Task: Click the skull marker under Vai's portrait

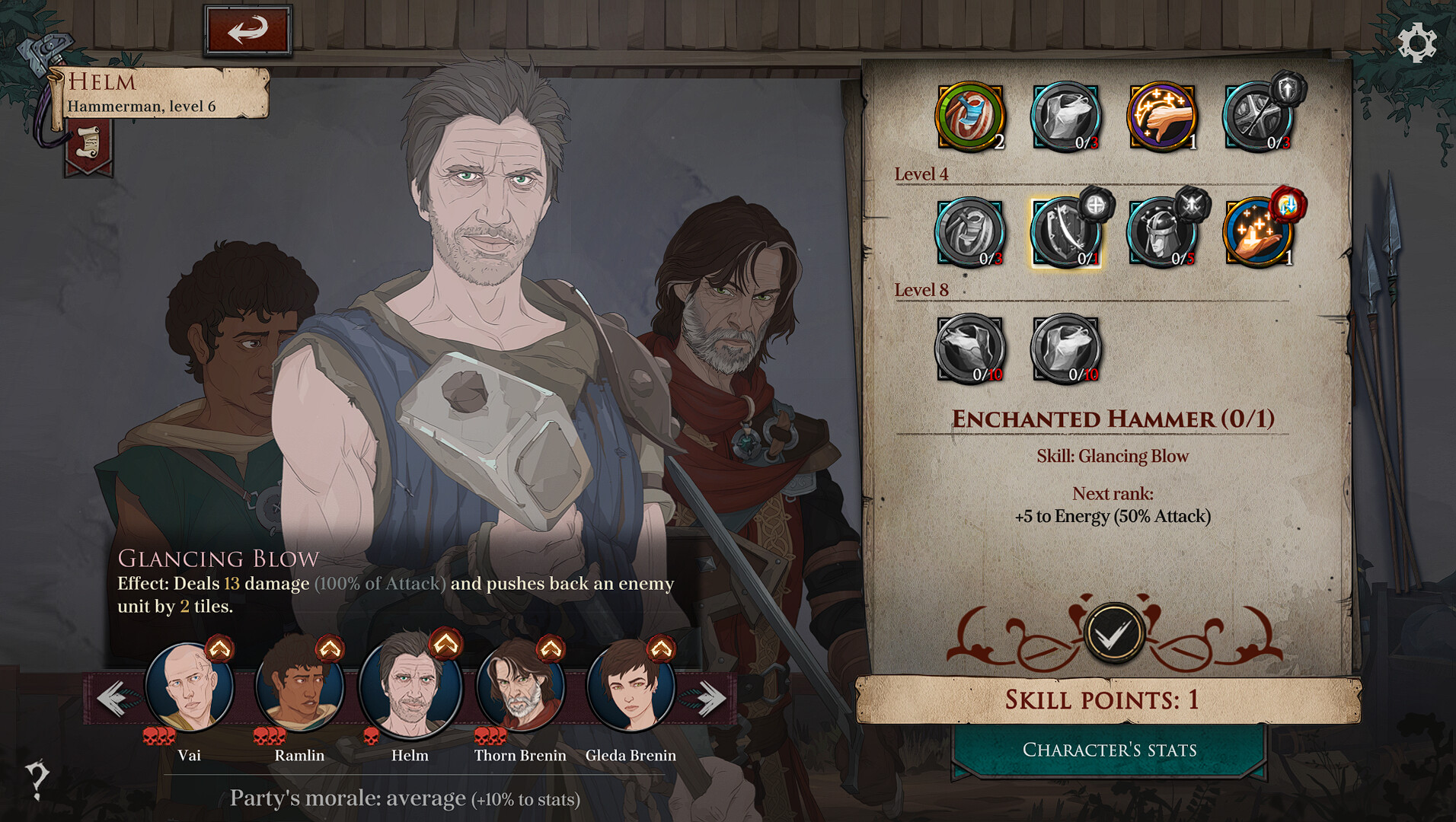Action: pos(160,736)
